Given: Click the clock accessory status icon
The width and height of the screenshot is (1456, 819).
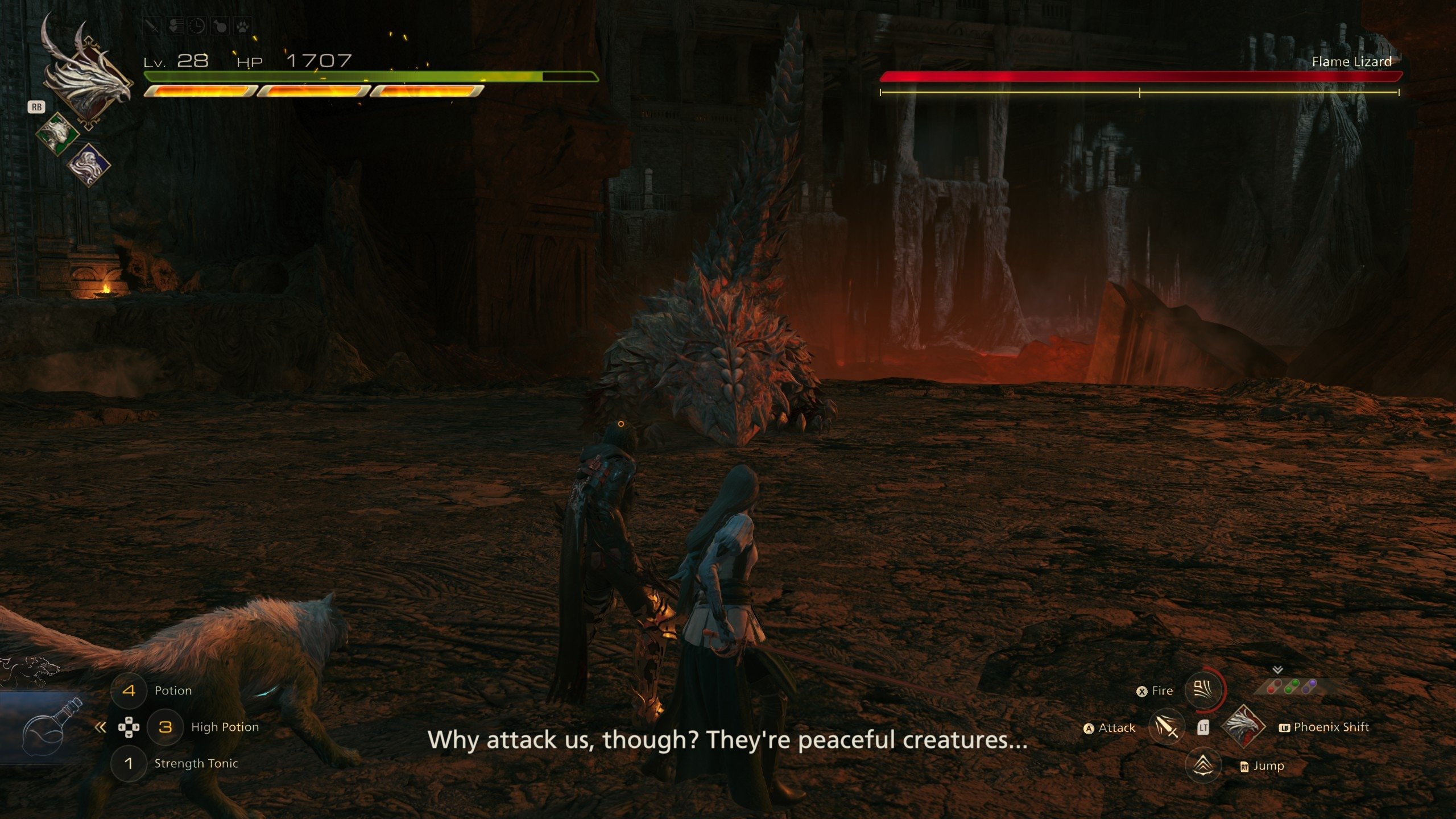Looking at the screenshot, I should [x=197, y=26].
